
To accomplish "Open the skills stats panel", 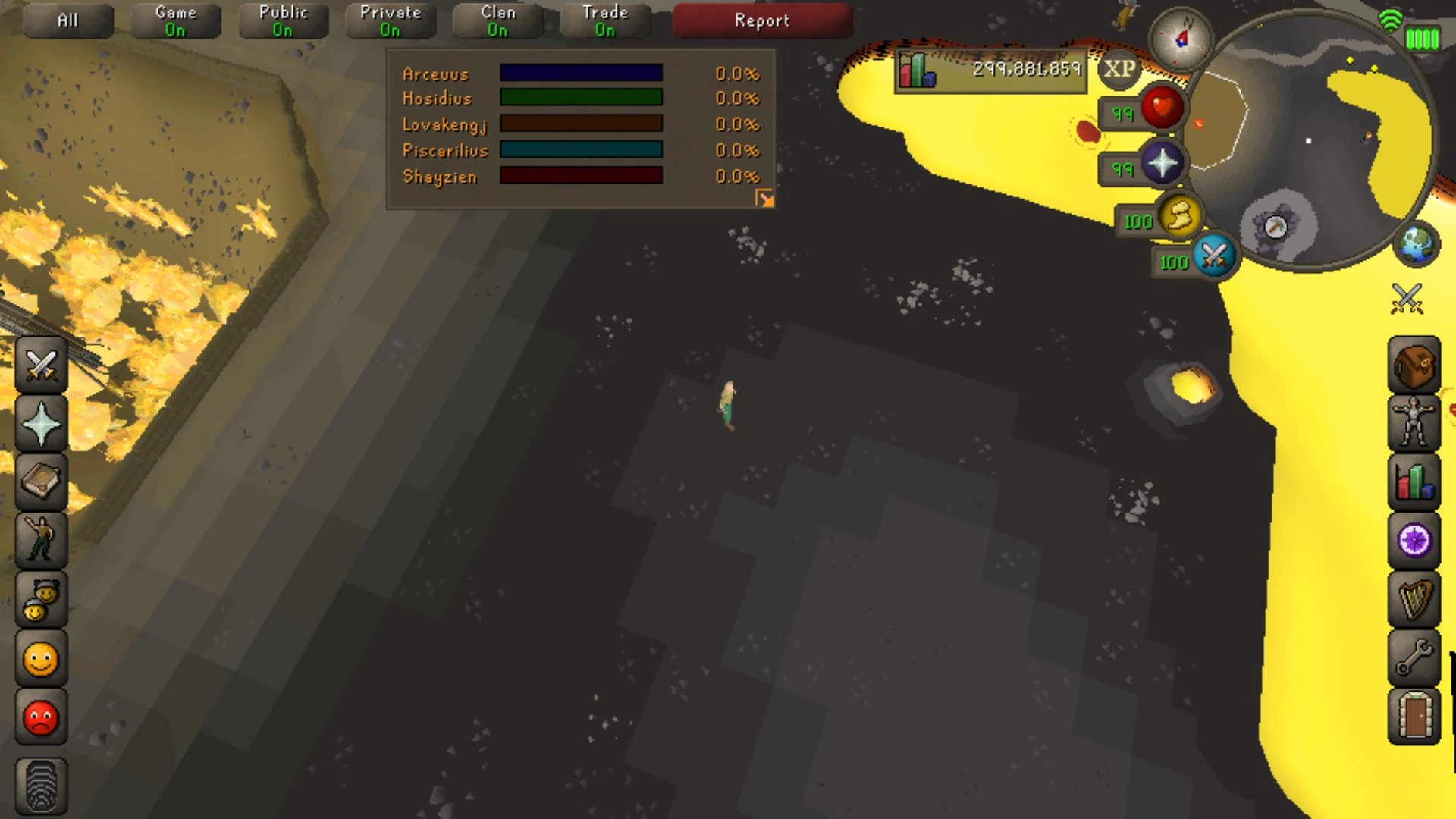I will [1415, 482].
